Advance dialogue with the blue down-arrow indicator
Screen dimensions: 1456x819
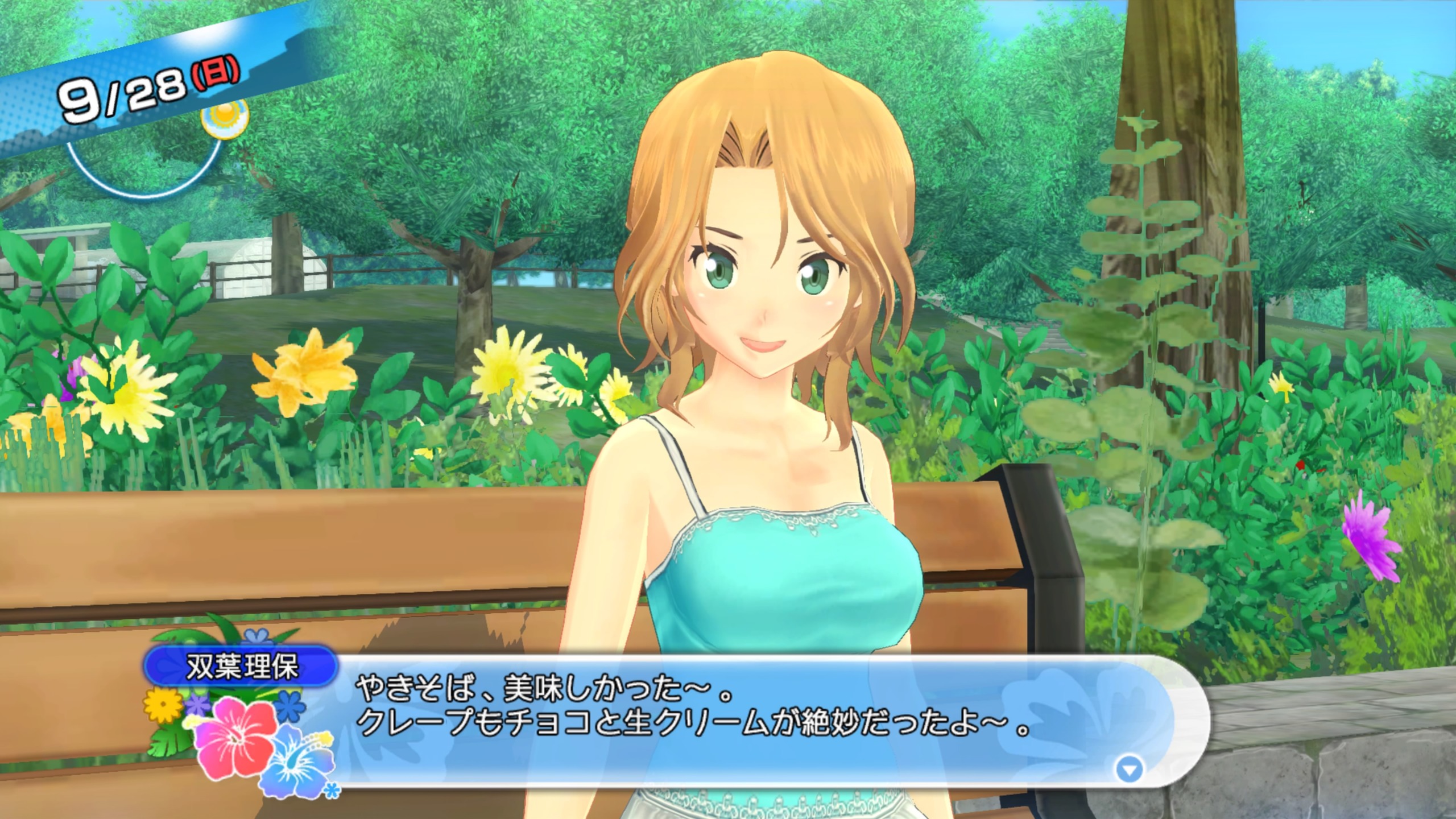pyautogui.click(x=1130, y=771)
